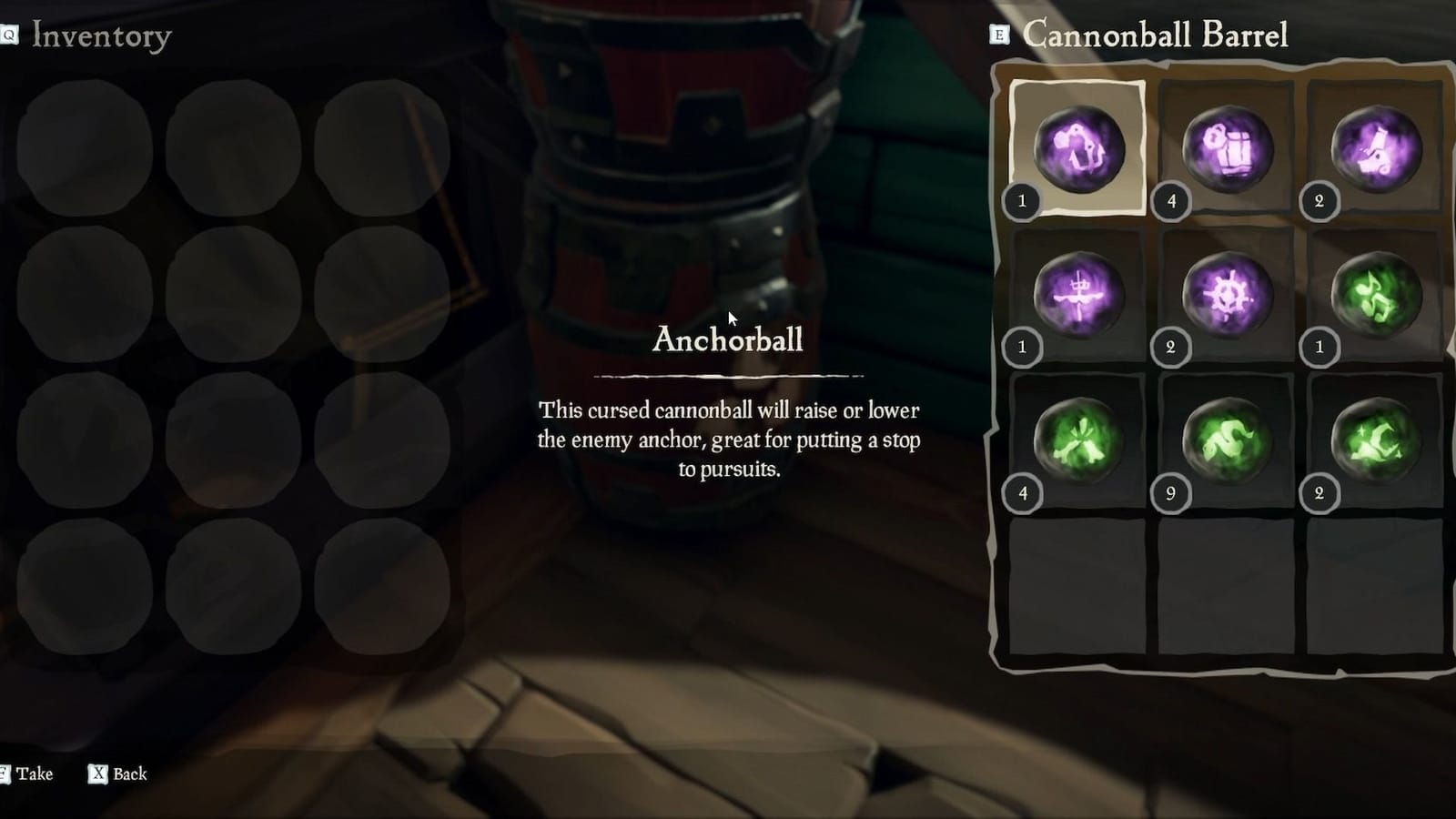
Task: Click the Take button
Action: click(x=35, y=773)
